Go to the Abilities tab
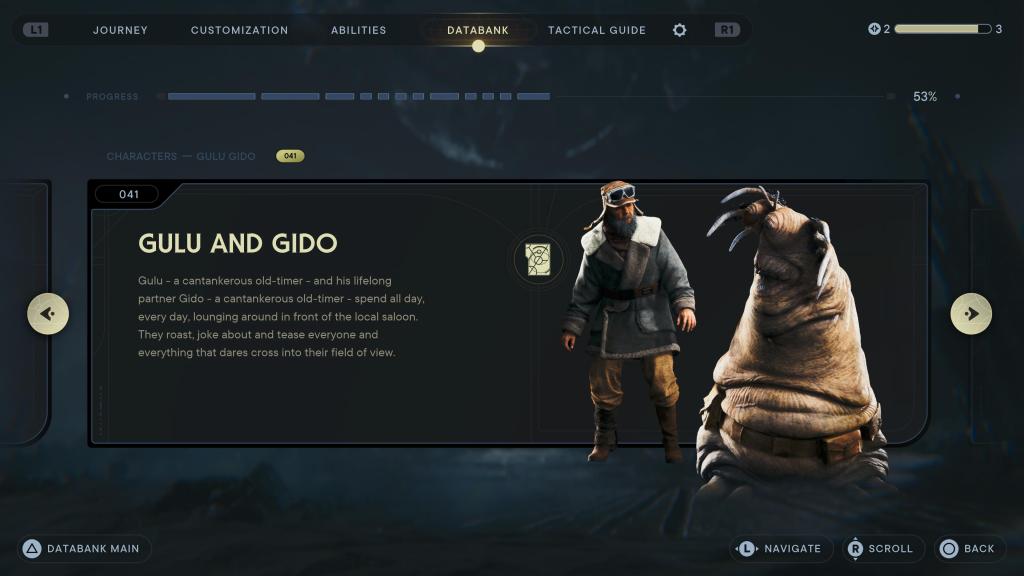The width and height of the screenshot is (1024, 576). [358, 30]
